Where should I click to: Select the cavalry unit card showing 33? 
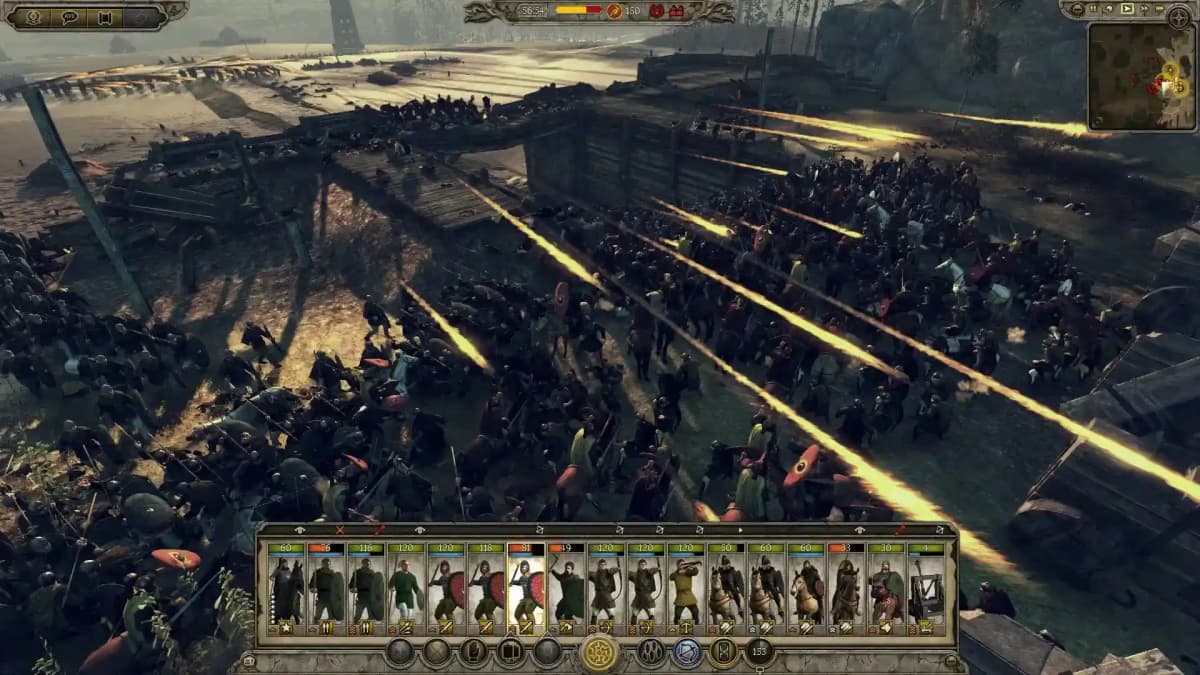click(x=846, y=590)
